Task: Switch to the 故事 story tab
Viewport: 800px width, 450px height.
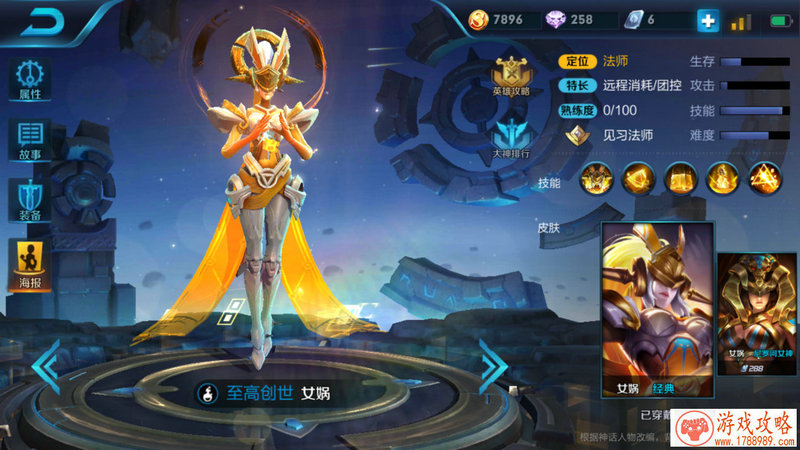Action: pyautogui.click(x=30, y=140)
